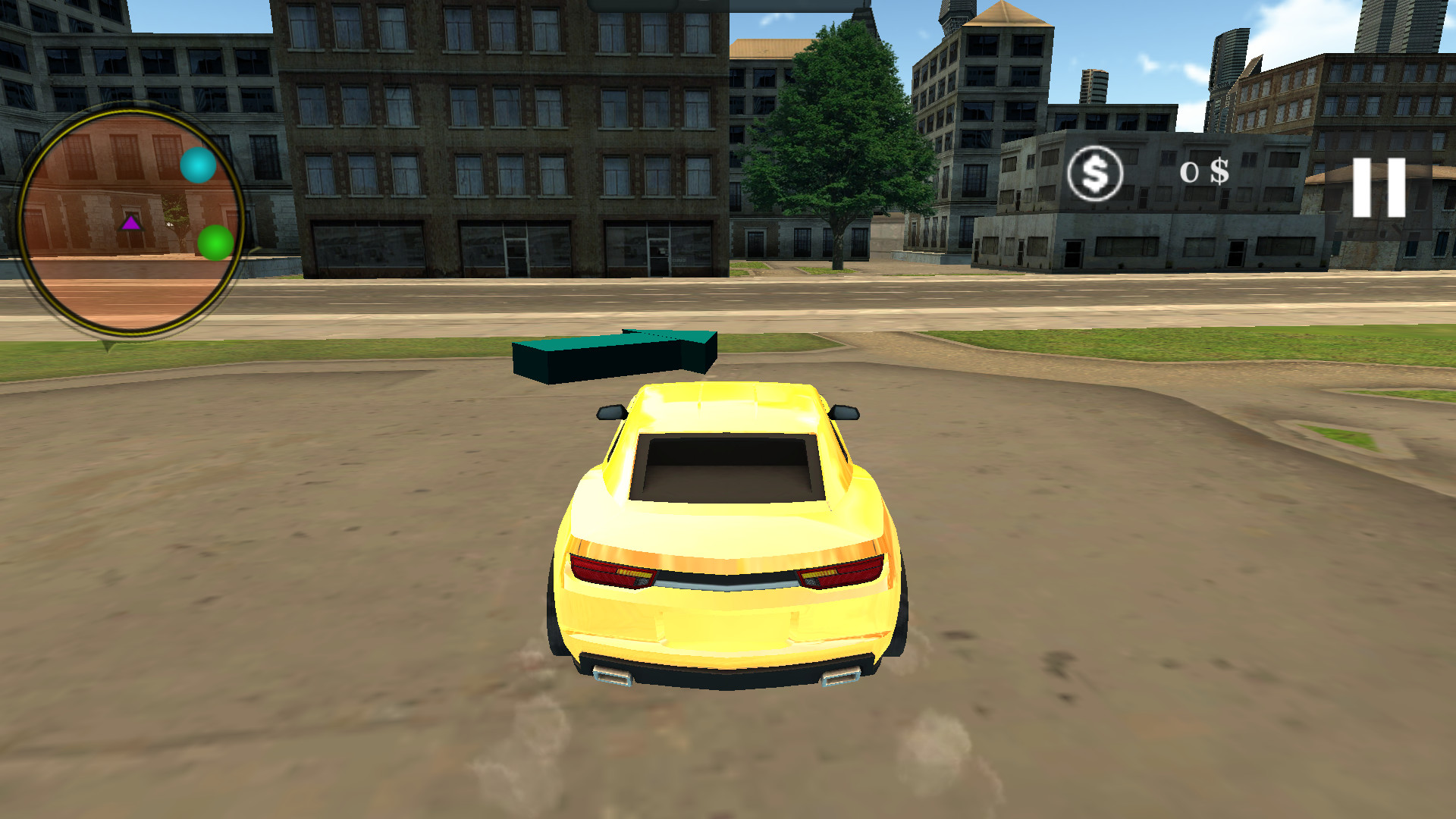This screenshot has width=1456, height=819.
Task: Select the purple player arrow on the minimap
Action: click(130, 224)
